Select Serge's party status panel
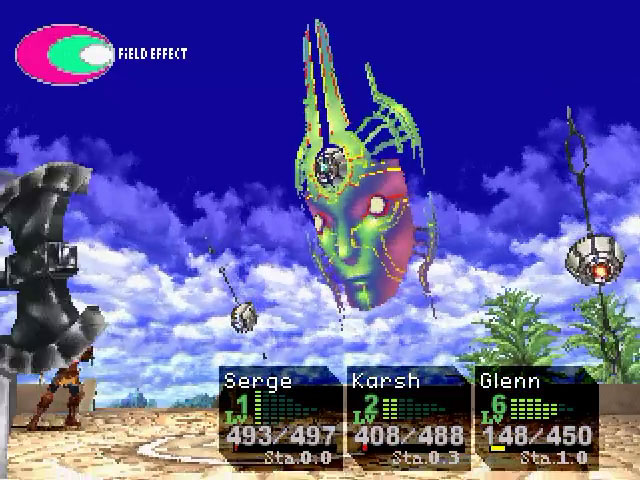The width and height of the screenshot is (640, 480). [x=280, y=416]
